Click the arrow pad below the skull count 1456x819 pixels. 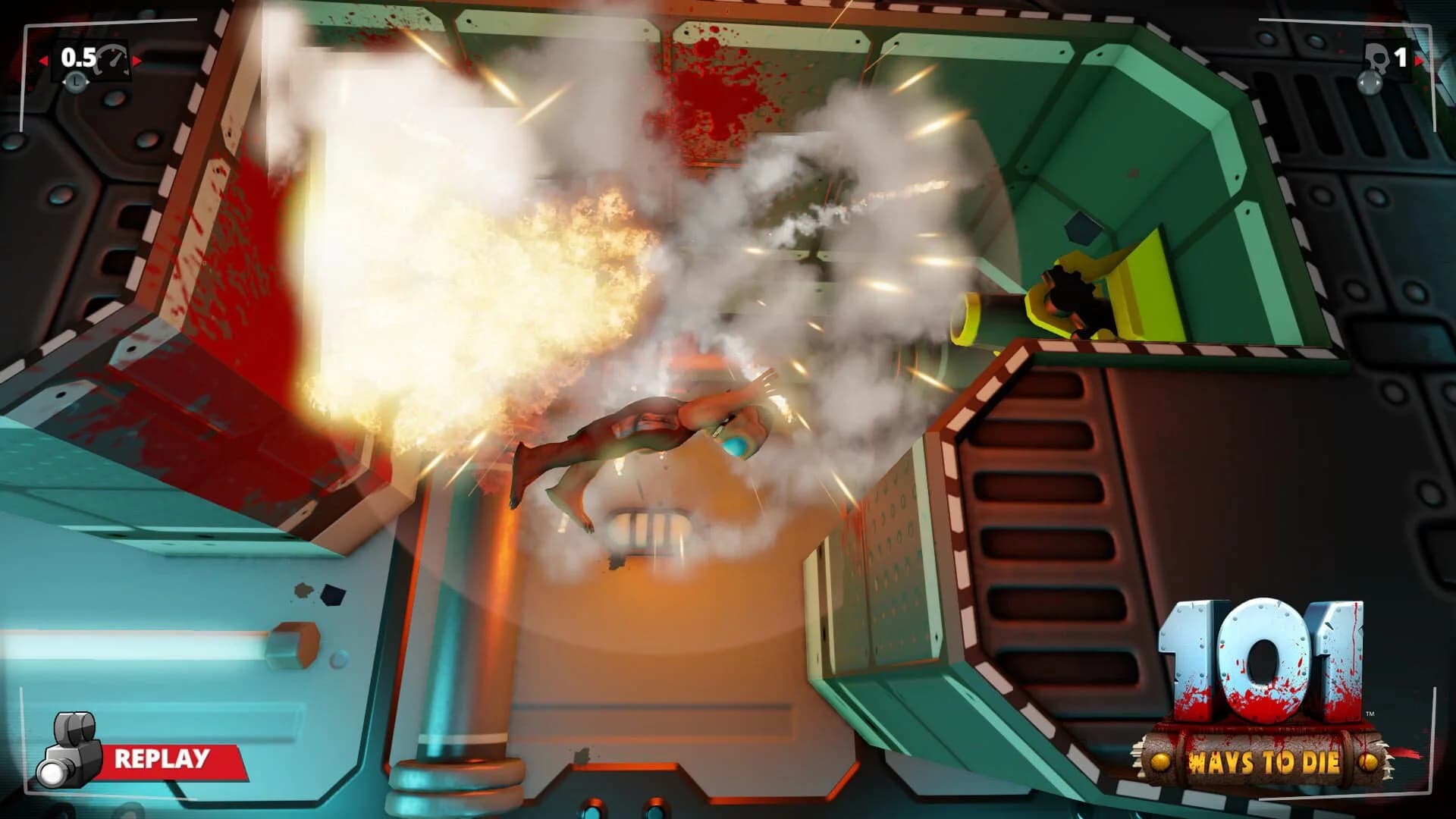(1369, 85)
